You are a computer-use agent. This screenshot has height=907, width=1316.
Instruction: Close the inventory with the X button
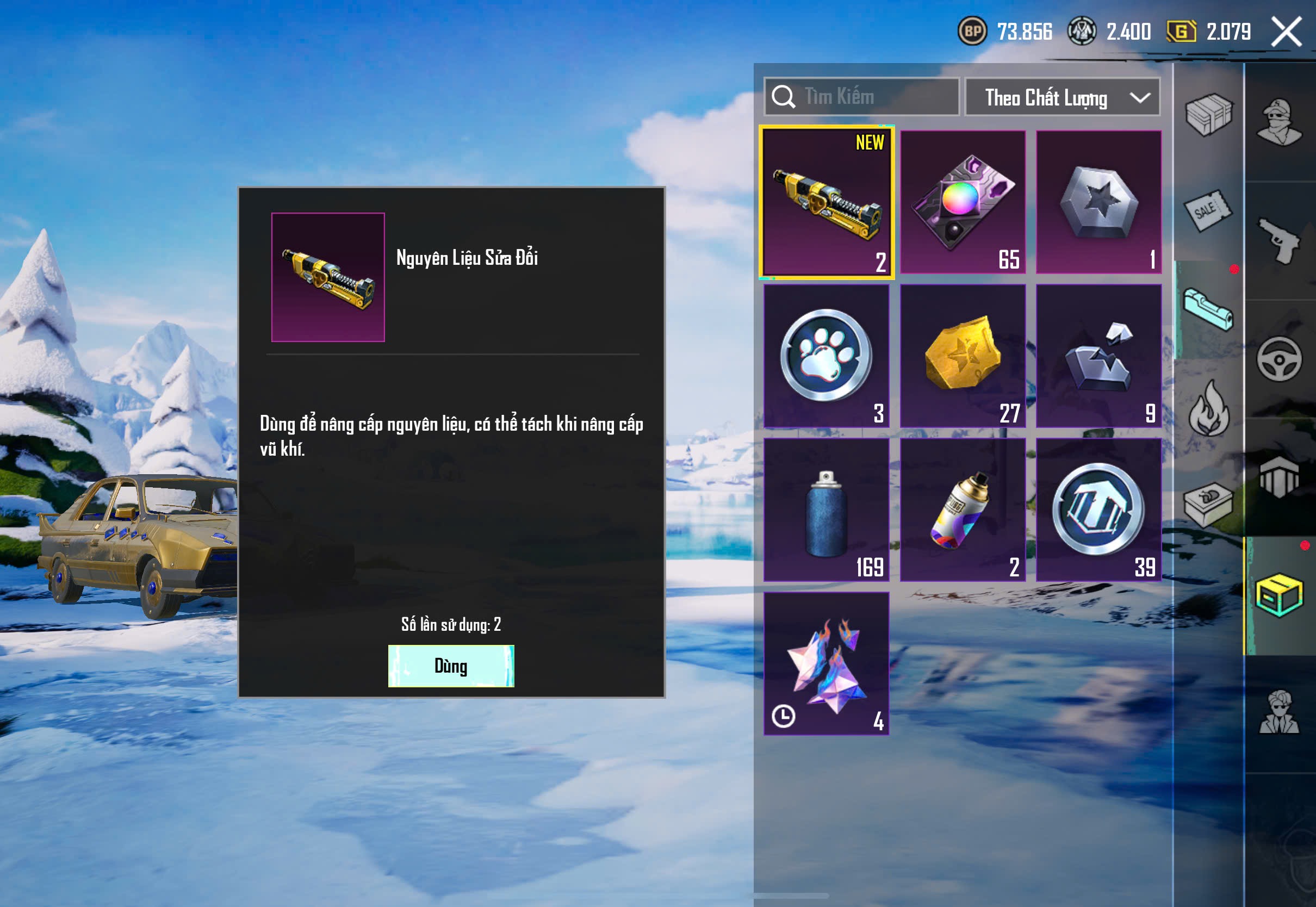(x=1286, y=31)
